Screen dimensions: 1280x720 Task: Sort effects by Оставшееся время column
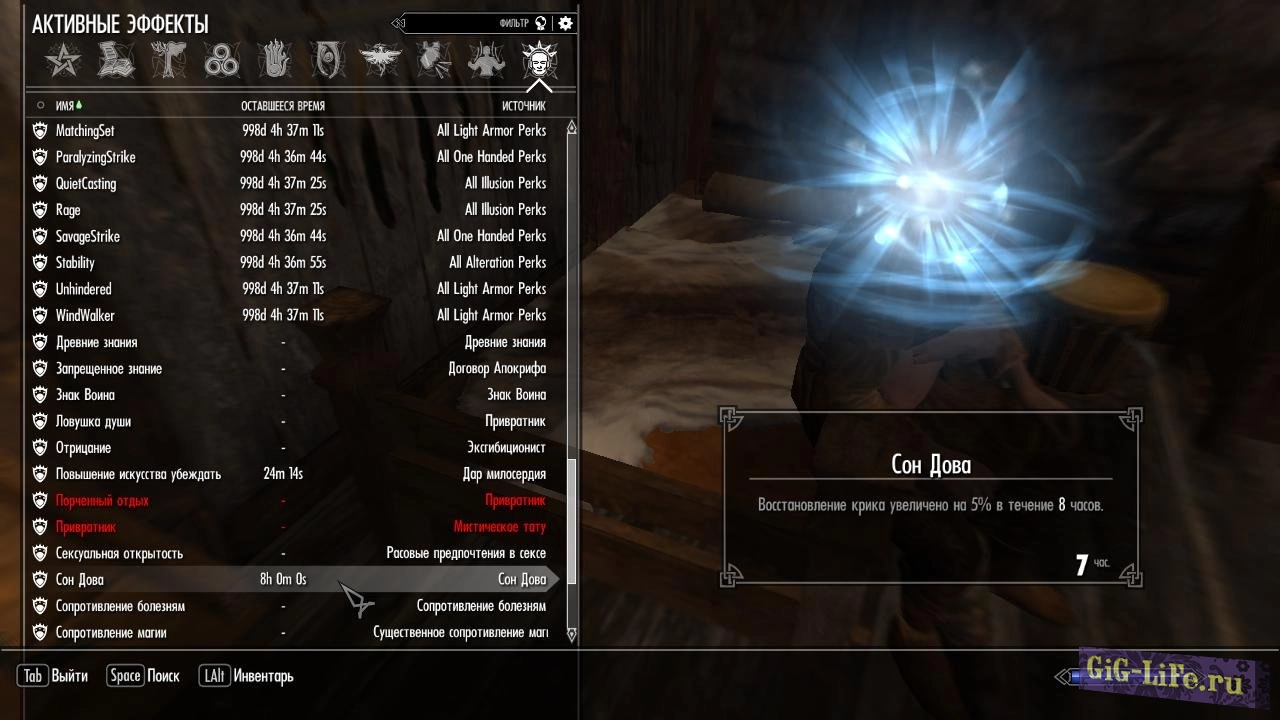point(282,105)
